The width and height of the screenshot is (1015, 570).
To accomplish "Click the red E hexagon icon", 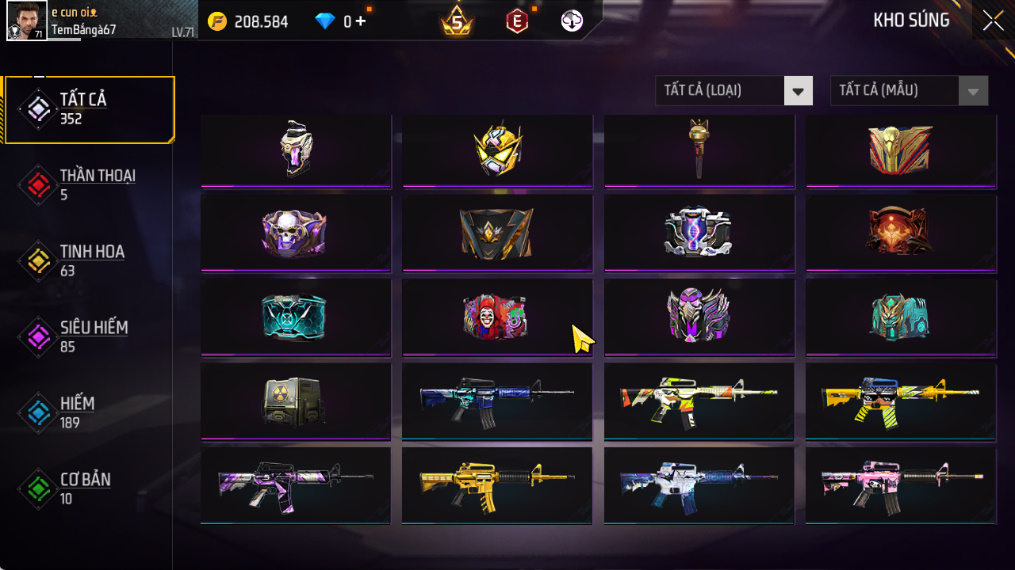I will pyautogui.click(x=517, y=21).
